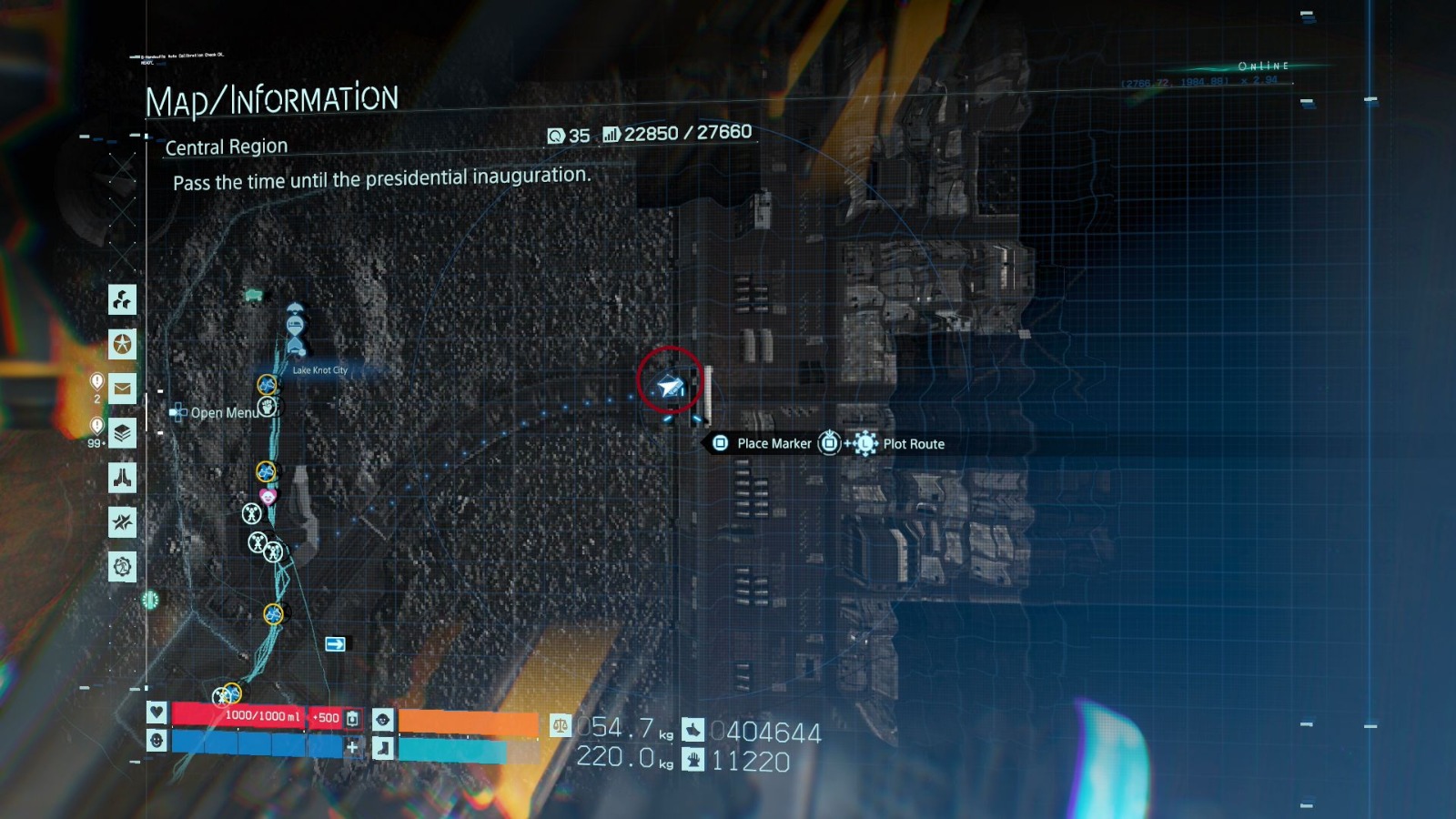The height and width of the screenshot is (819, 1456).
Task: Click the heart-faced likes marker on the map
Action: pyautogui.click(x=267, y=497)
